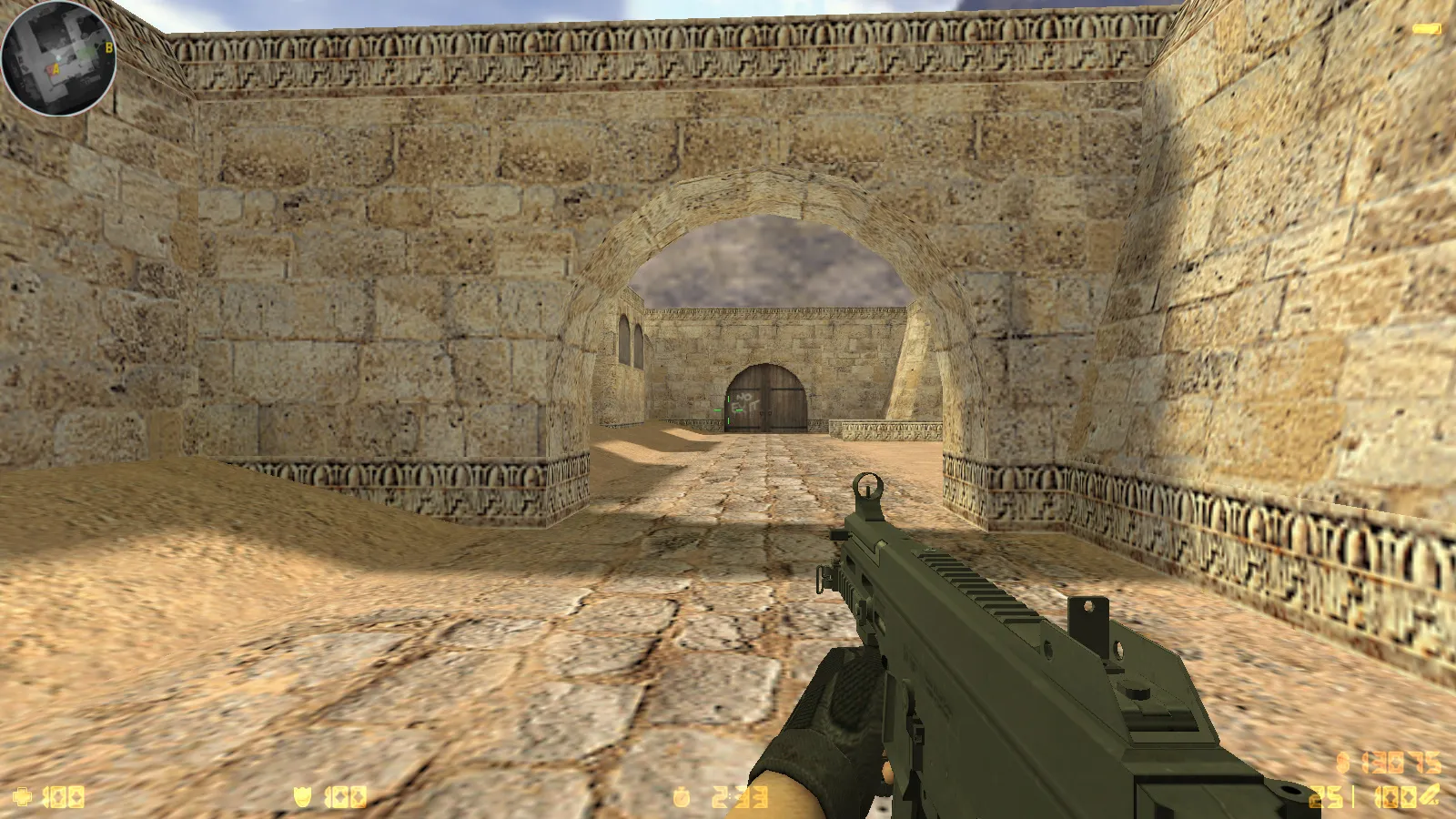Click the round timer clock icon
The image size is (1456, 819).
pos(681,797)
